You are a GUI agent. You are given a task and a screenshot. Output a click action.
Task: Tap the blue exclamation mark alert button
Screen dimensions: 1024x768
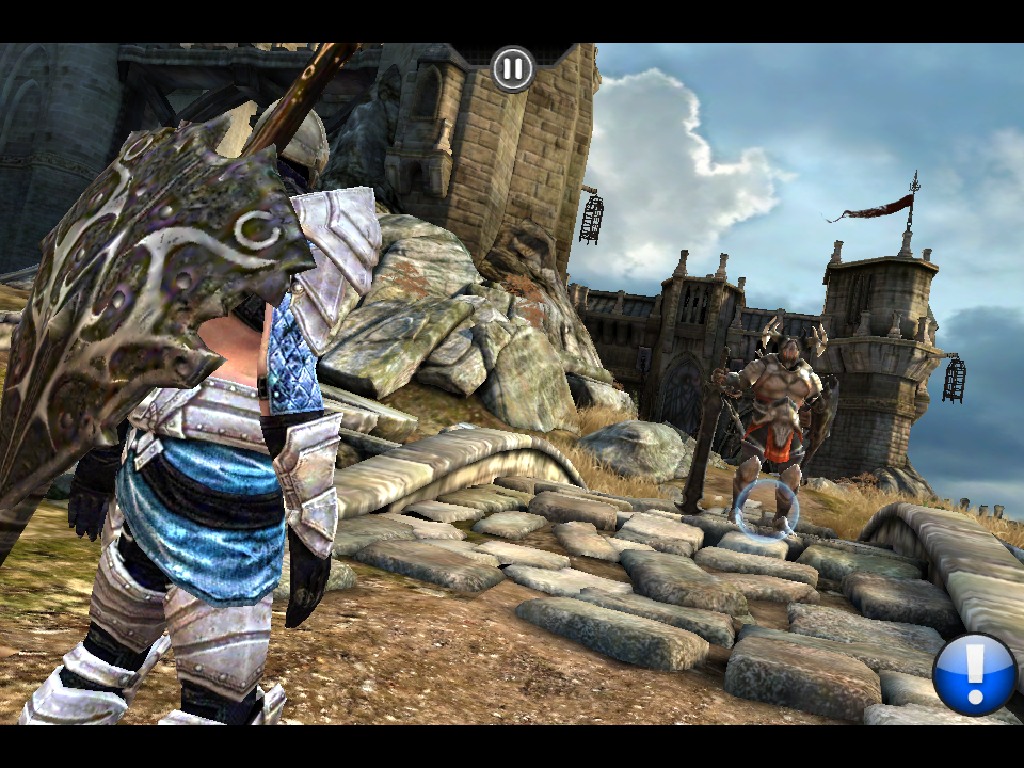click(975, 673)
